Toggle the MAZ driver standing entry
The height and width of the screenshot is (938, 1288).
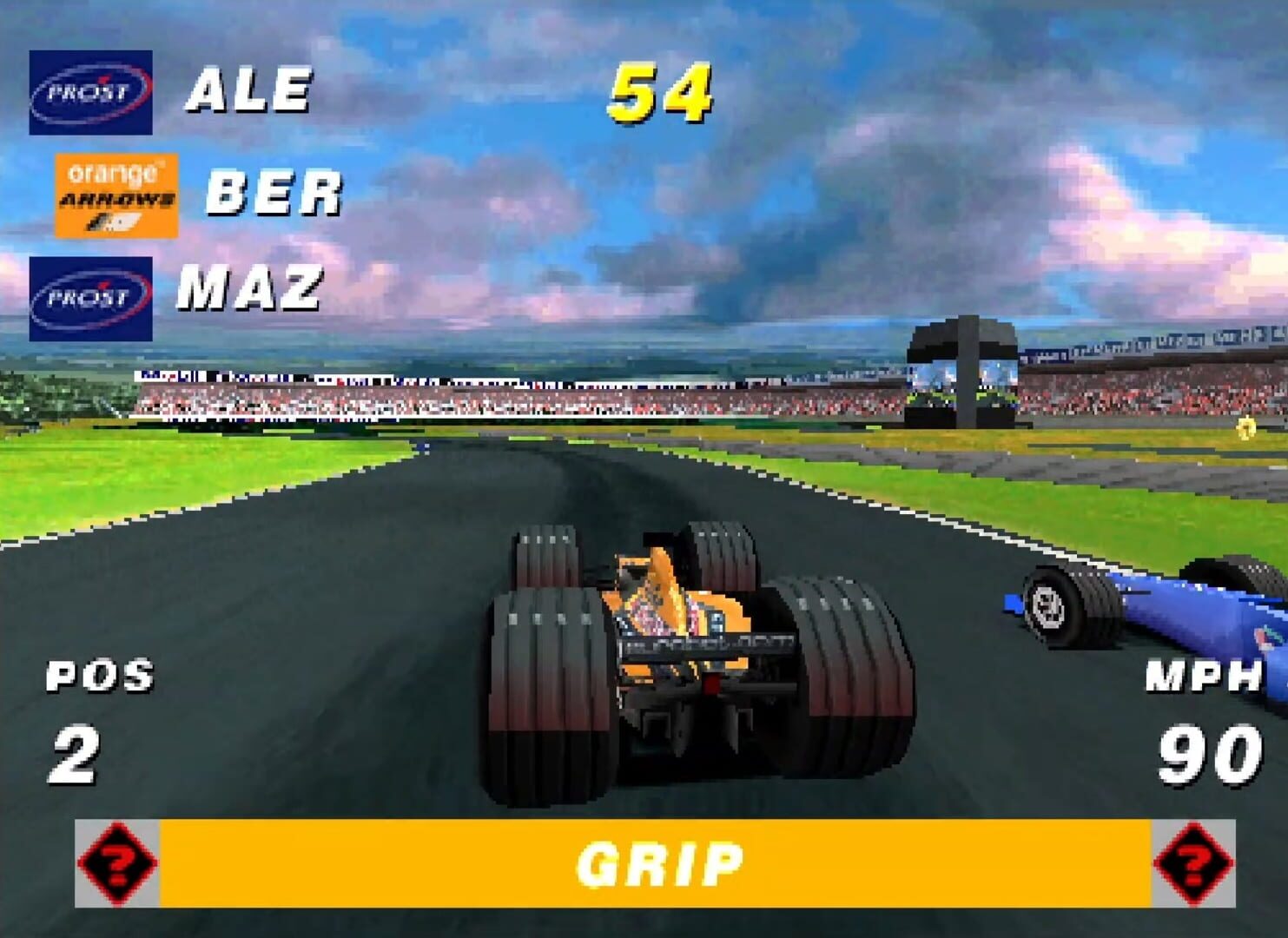click(x=251, y=287)
